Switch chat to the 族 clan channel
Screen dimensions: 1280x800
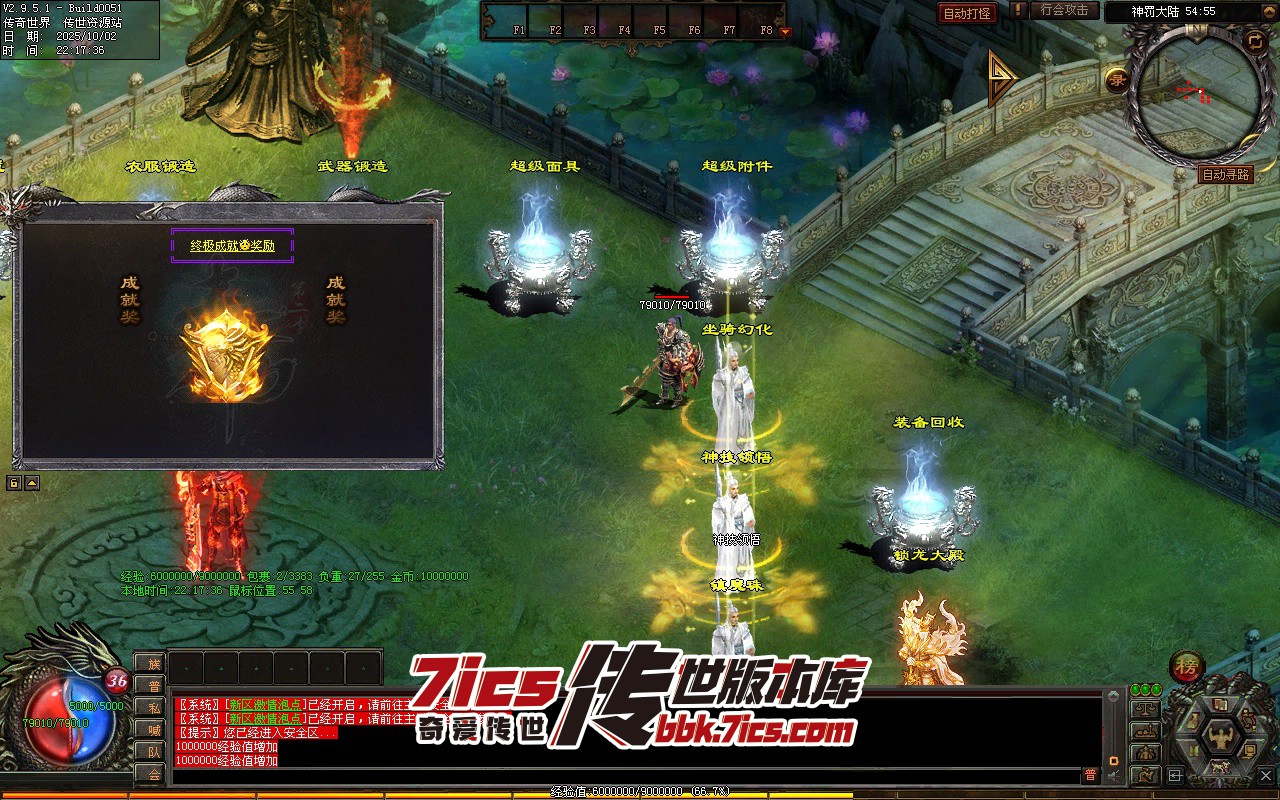pyautogui.click(x=153, y=663)
